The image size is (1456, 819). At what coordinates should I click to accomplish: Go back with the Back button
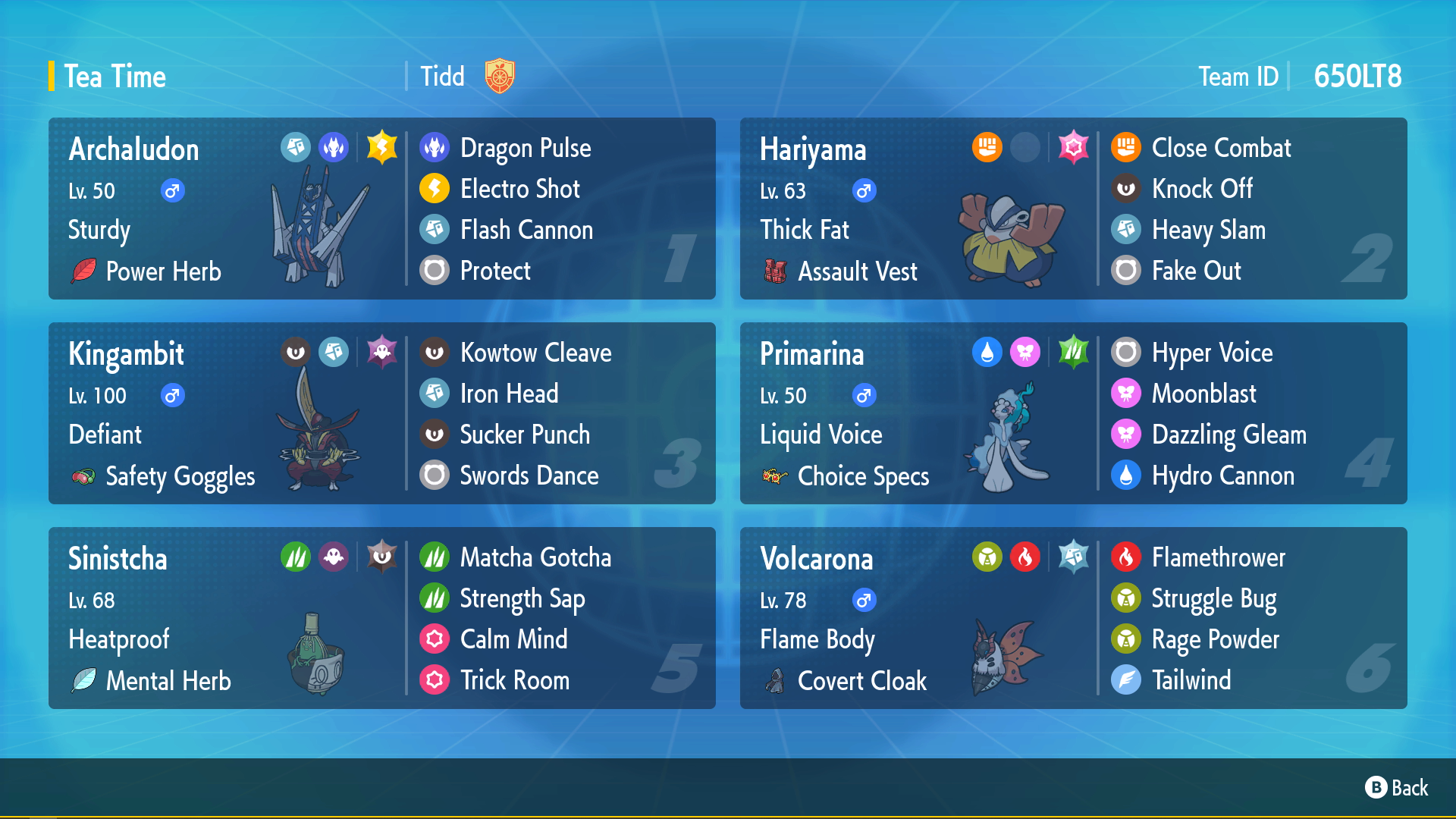[1397, 788]
